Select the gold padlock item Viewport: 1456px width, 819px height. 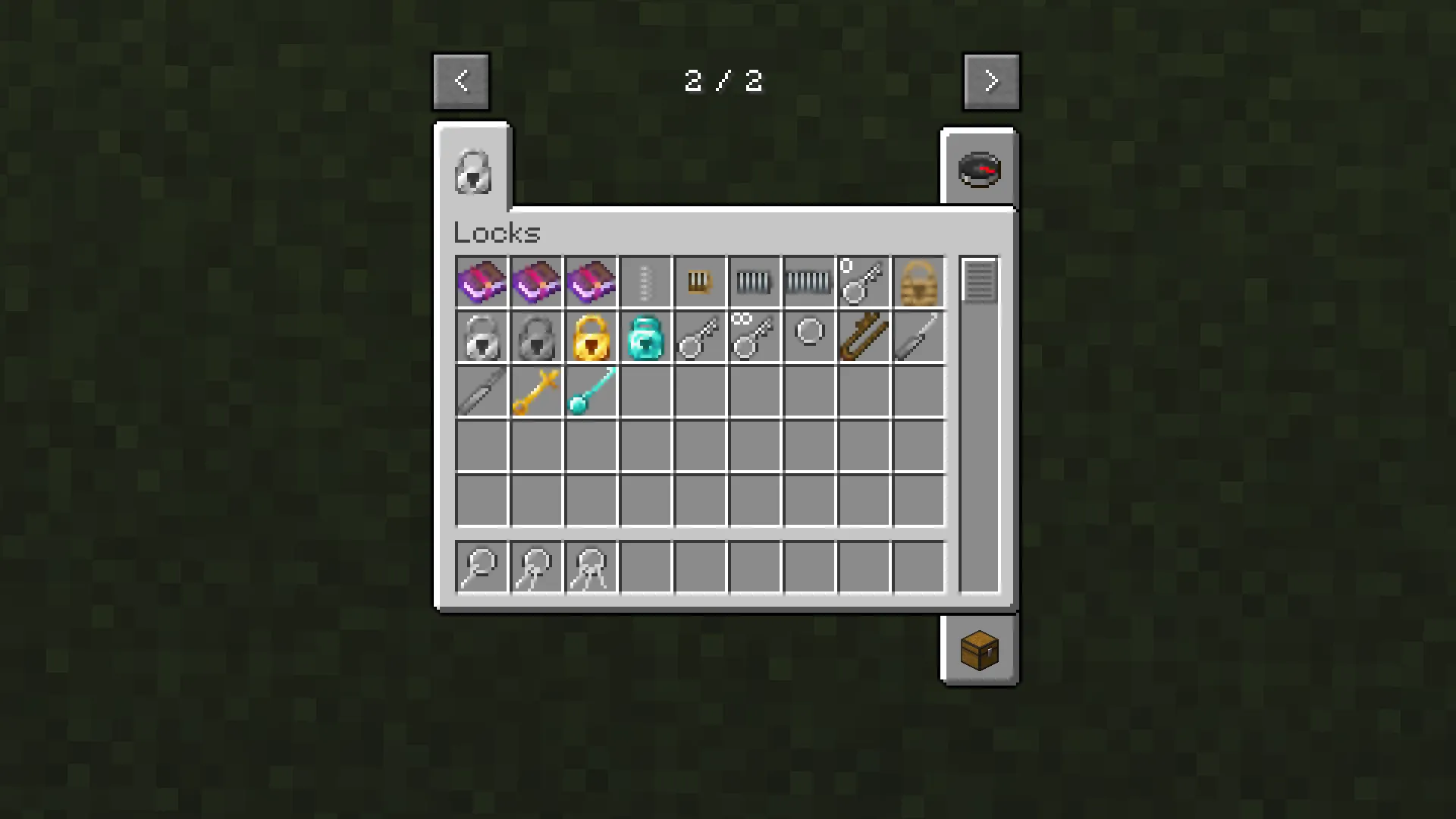point(591,337)
